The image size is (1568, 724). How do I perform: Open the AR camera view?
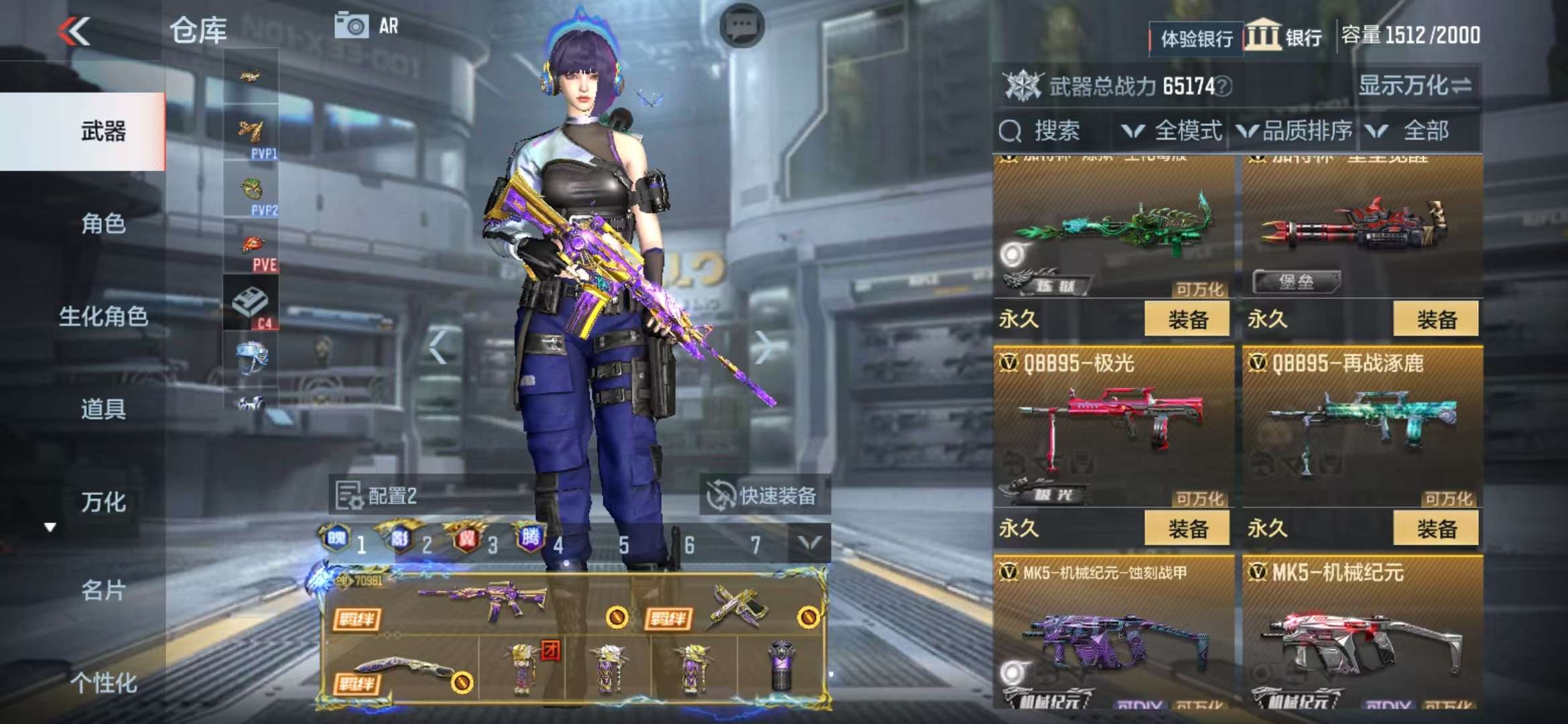point(367,27)
